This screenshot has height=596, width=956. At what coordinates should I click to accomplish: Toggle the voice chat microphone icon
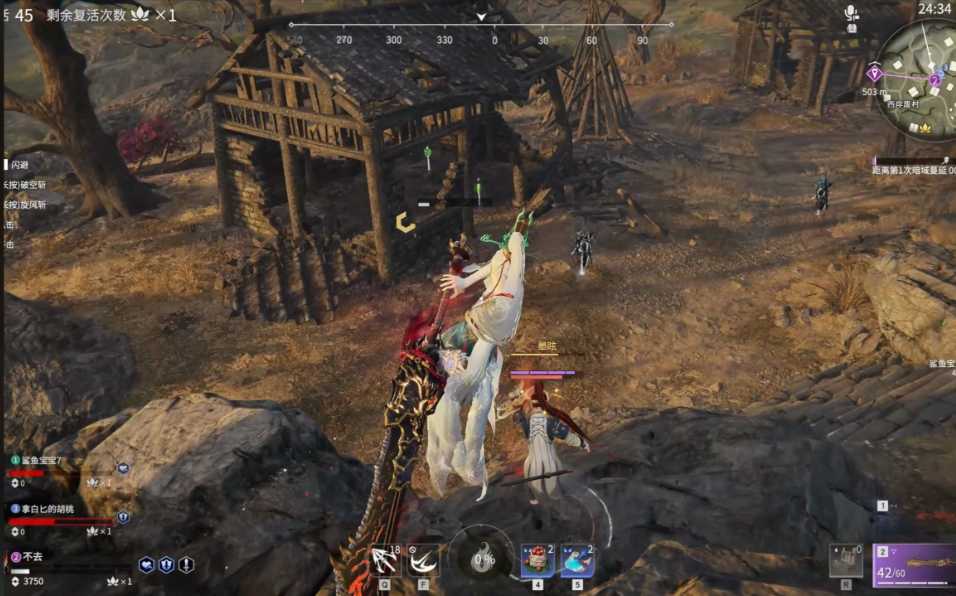tap(851, 13)
